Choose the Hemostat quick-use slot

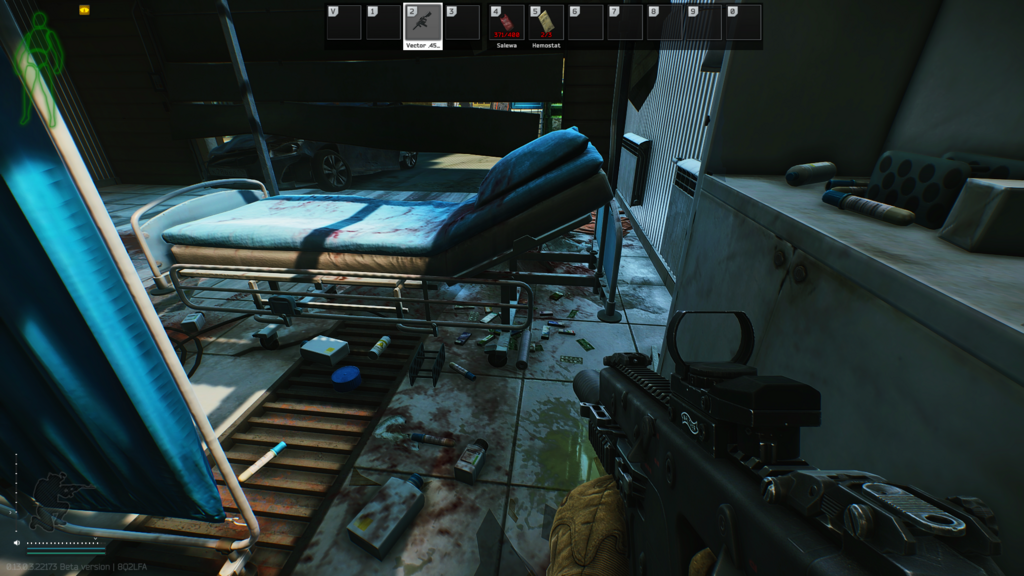click(x=546, y=22)
